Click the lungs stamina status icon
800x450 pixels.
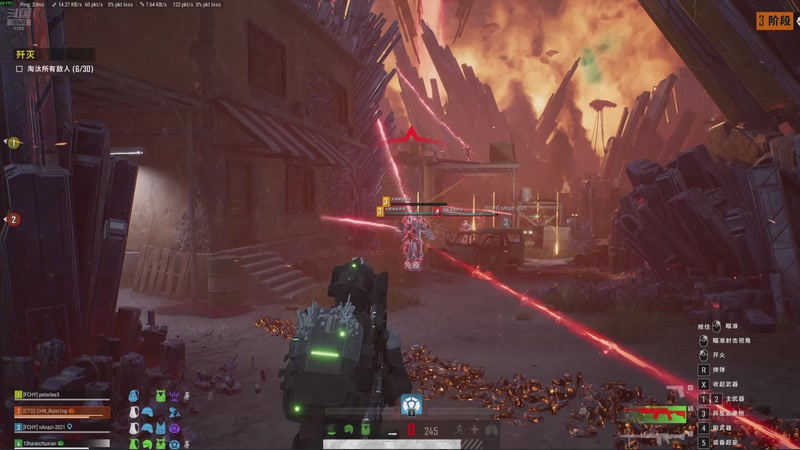[x=491, y=430]
